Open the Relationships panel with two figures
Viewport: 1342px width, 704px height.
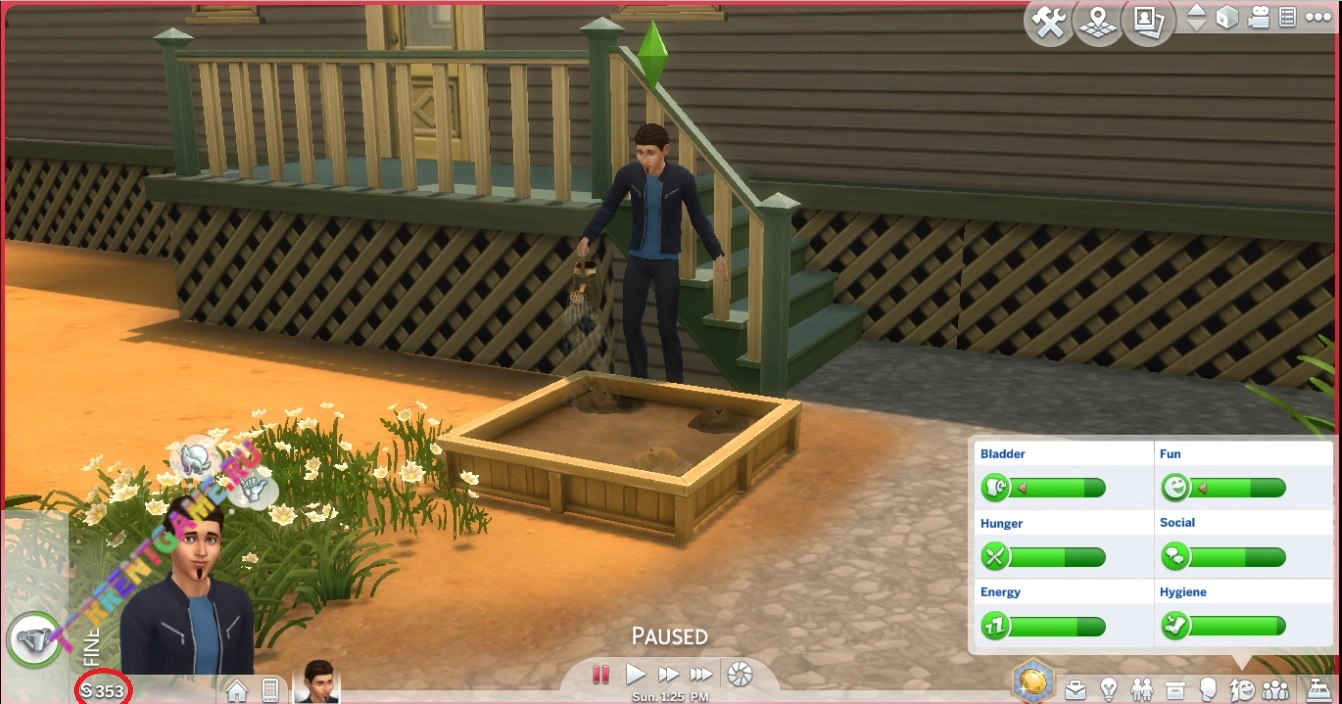click(1141, 690)
